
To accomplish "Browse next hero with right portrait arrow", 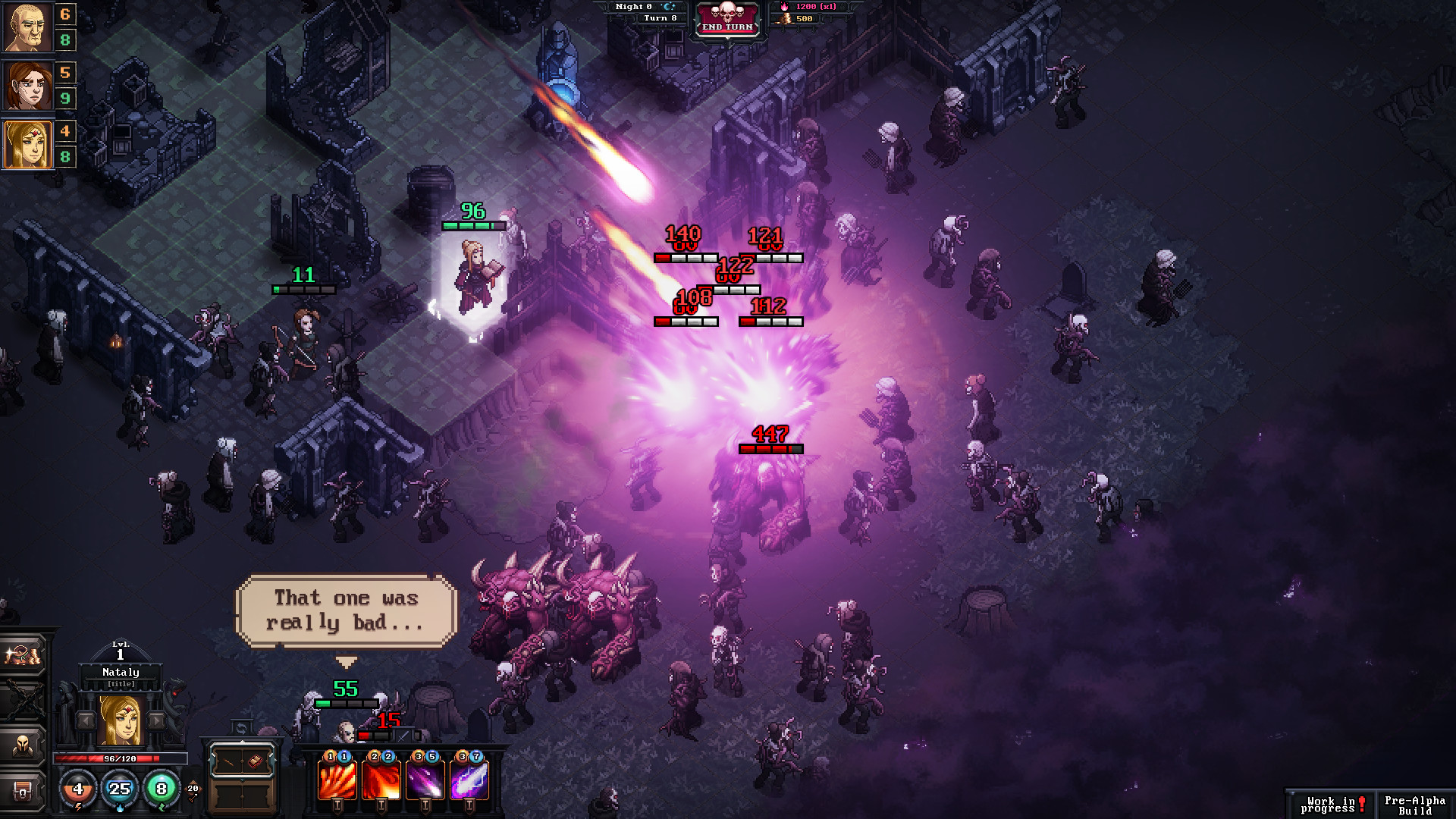I will click(156, 720).
